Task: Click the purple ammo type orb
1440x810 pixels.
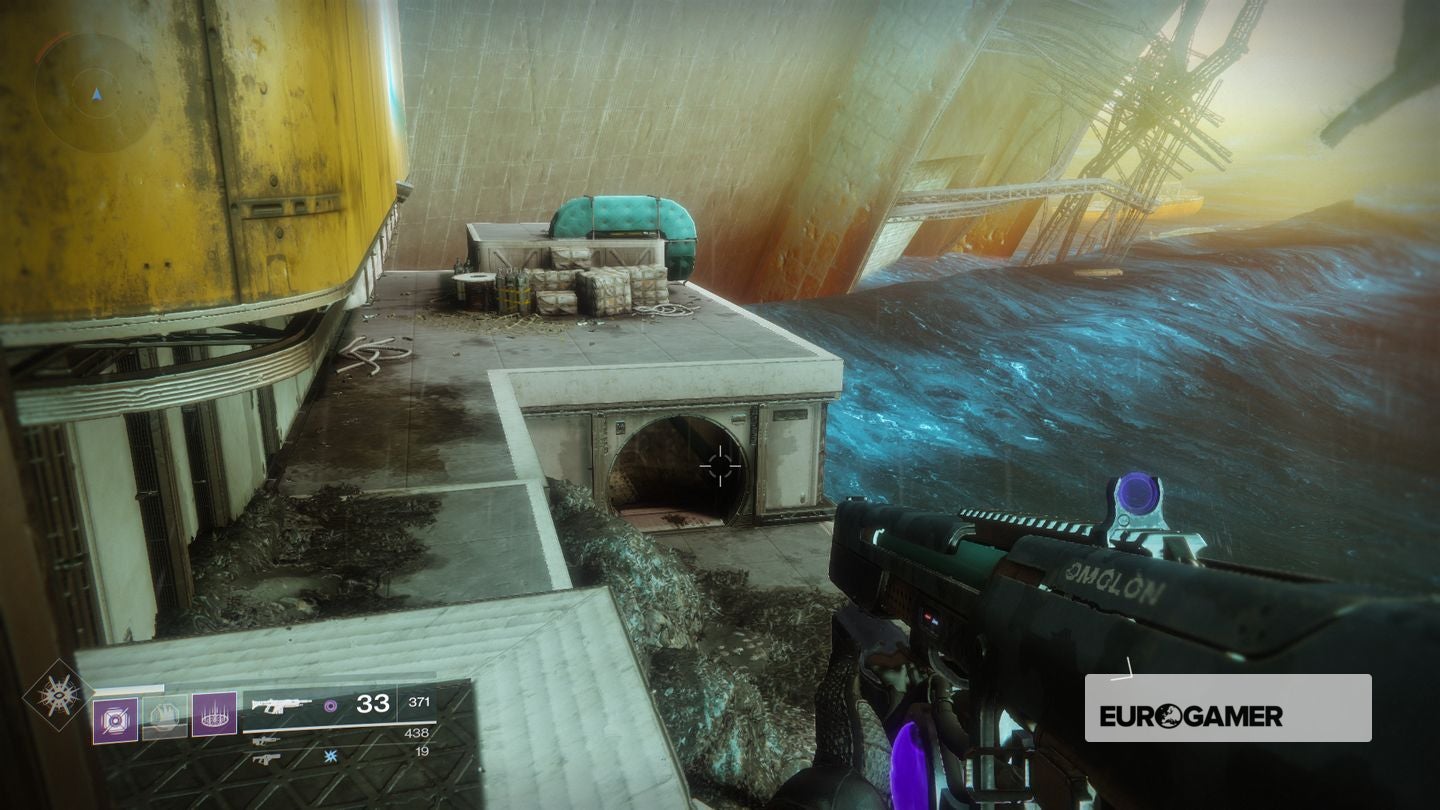Action: (329, 705)
